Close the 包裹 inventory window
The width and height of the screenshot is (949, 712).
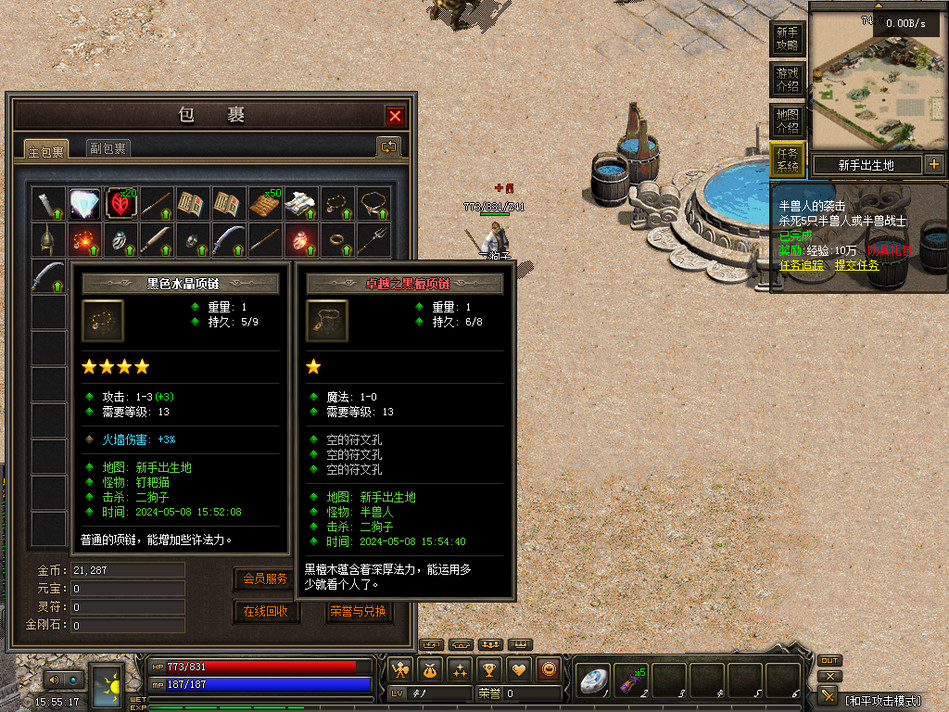(395, 116)
